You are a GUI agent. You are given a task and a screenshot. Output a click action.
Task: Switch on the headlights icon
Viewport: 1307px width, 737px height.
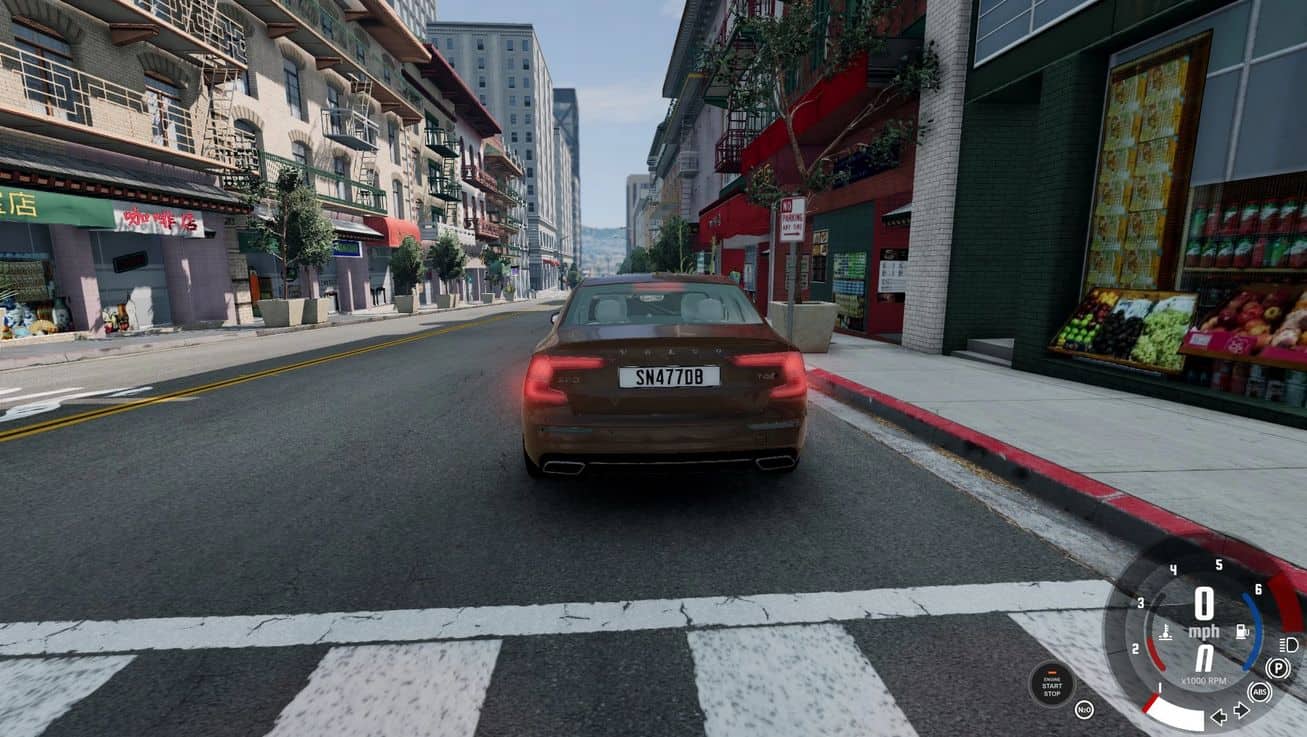[1288, 644]
